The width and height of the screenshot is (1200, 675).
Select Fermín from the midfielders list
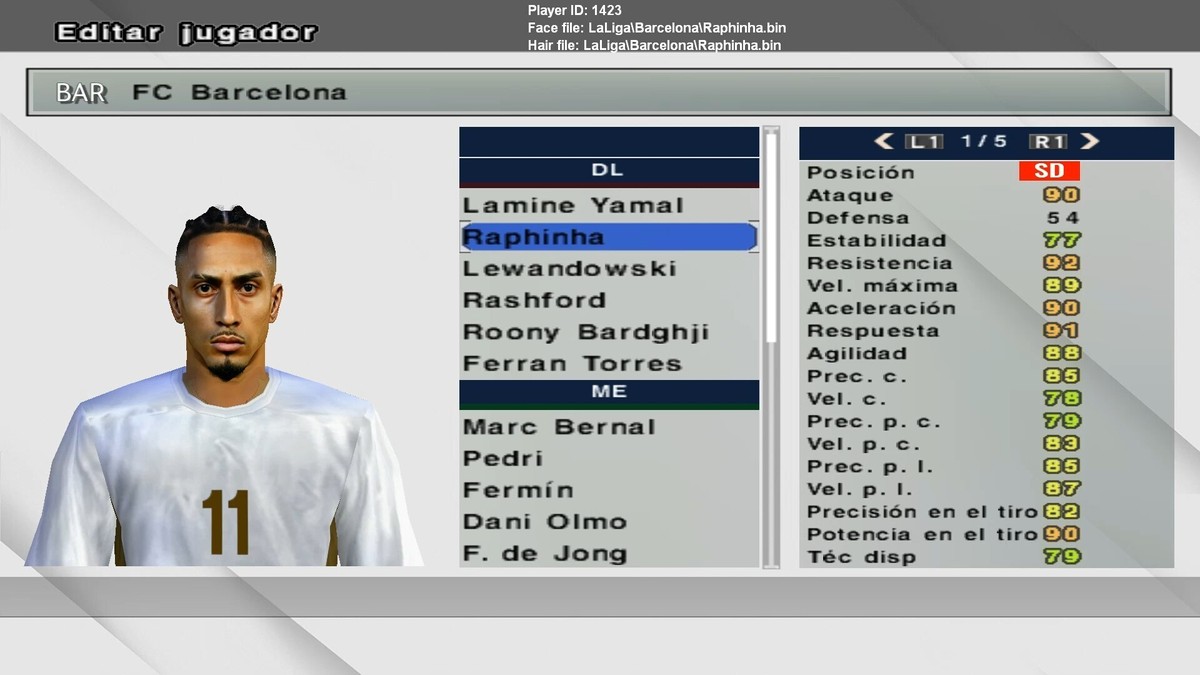click(518, 490)
